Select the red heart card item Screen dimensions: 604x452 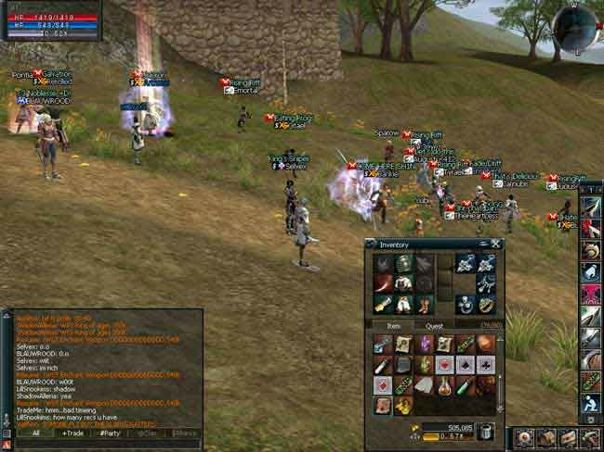point(444,364)
